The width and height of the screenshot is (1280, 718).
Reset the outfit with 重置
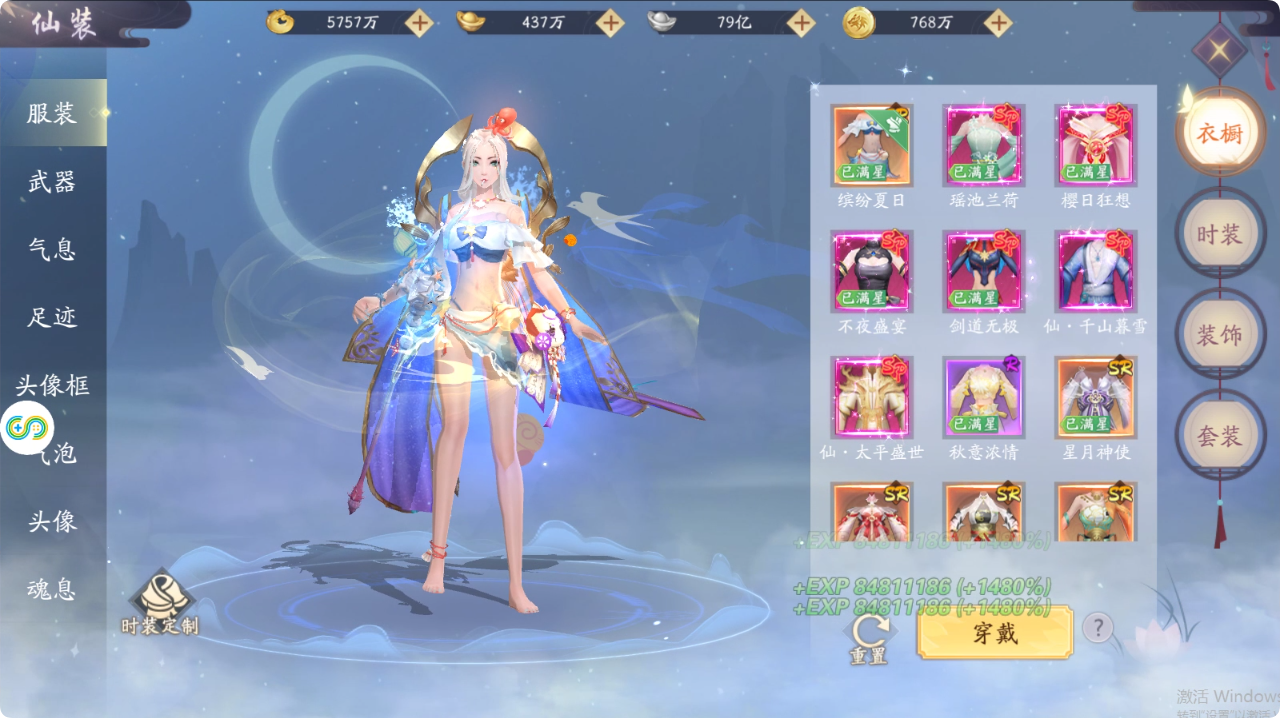pos(868,637)
